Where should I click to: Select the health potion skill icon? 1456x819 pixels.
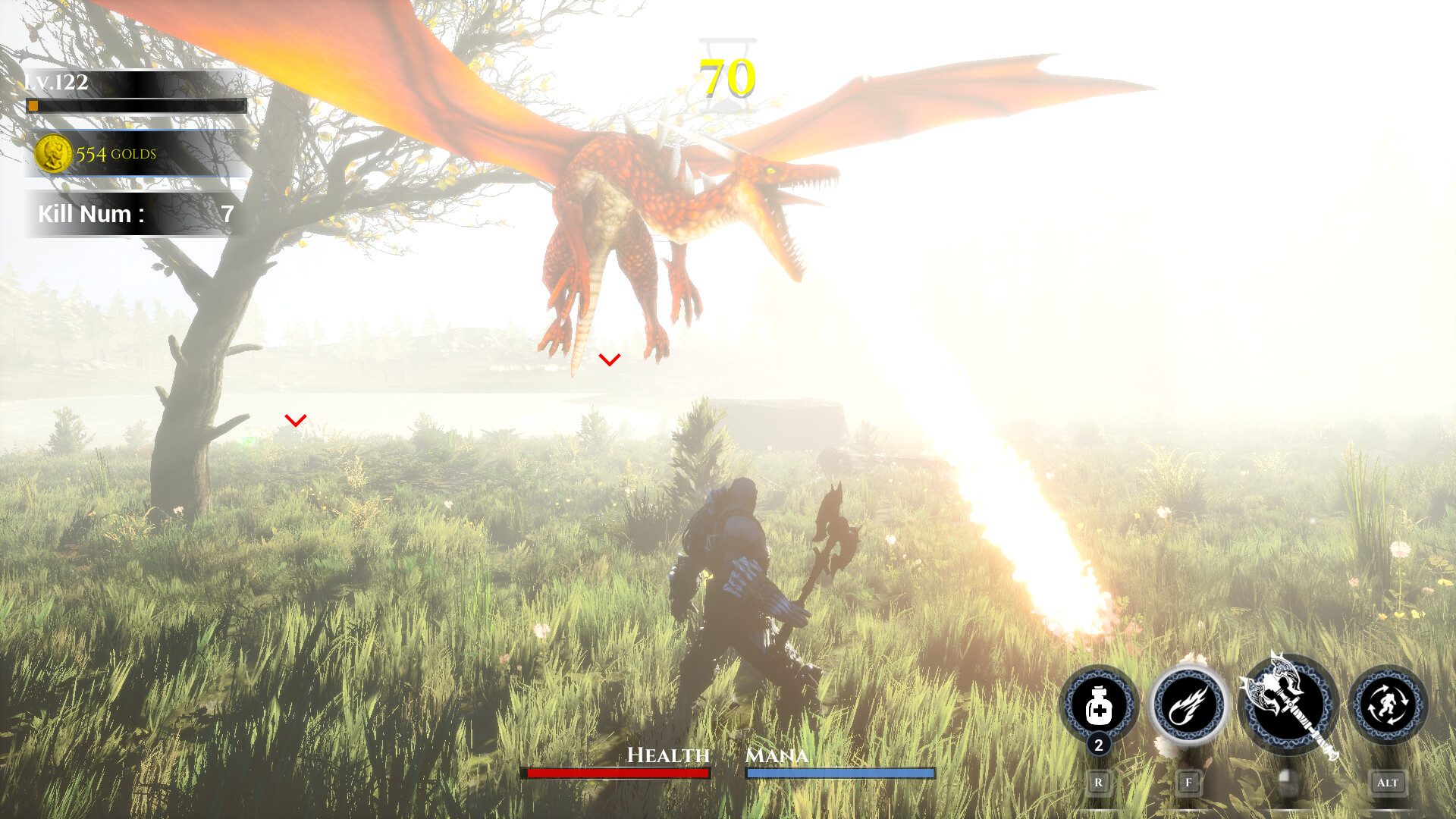[x=1099, y=705]
